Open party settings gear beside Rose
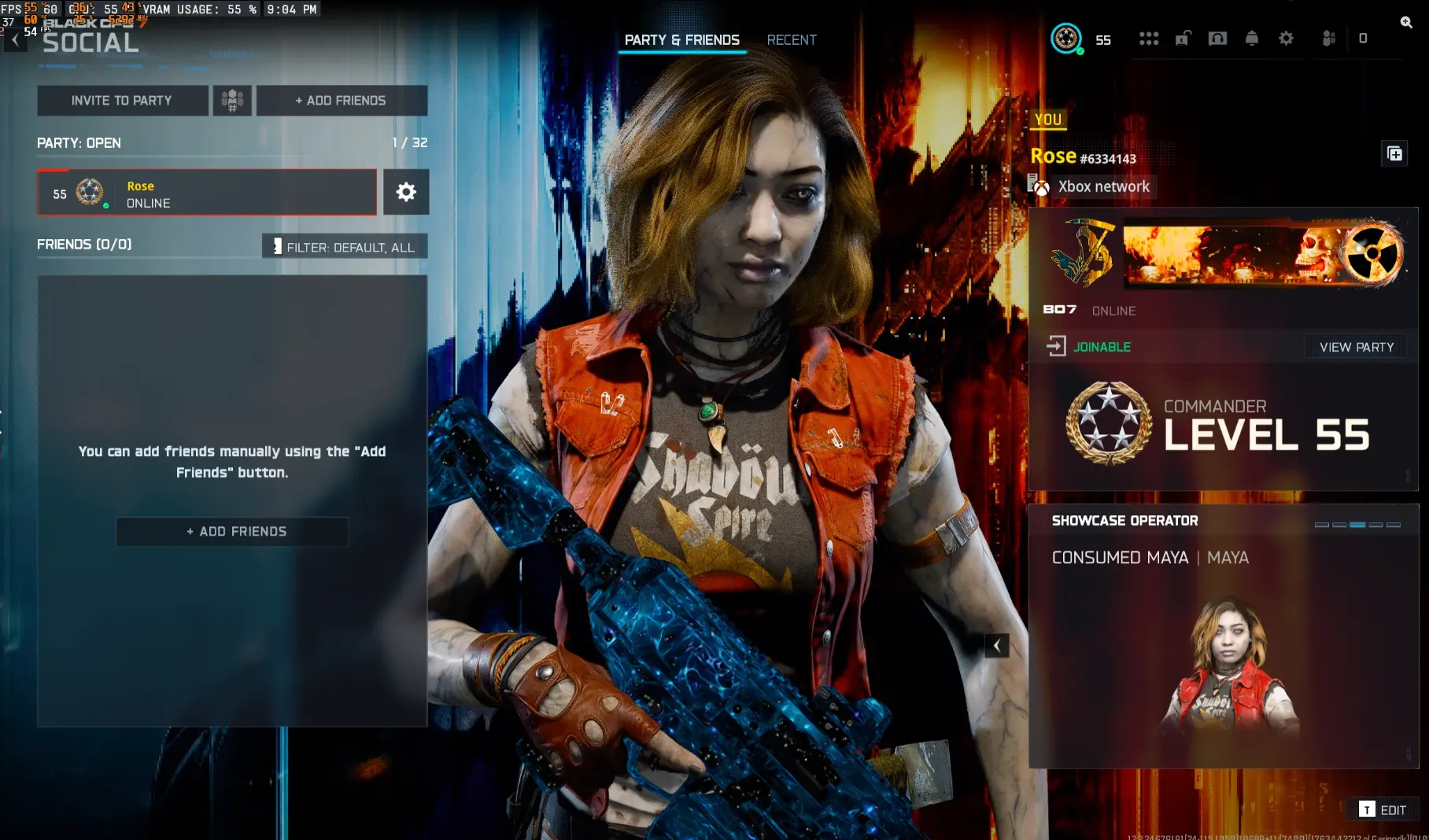Image resolution: width=1429 pixels, height=840 pixels. coord(406,192)
